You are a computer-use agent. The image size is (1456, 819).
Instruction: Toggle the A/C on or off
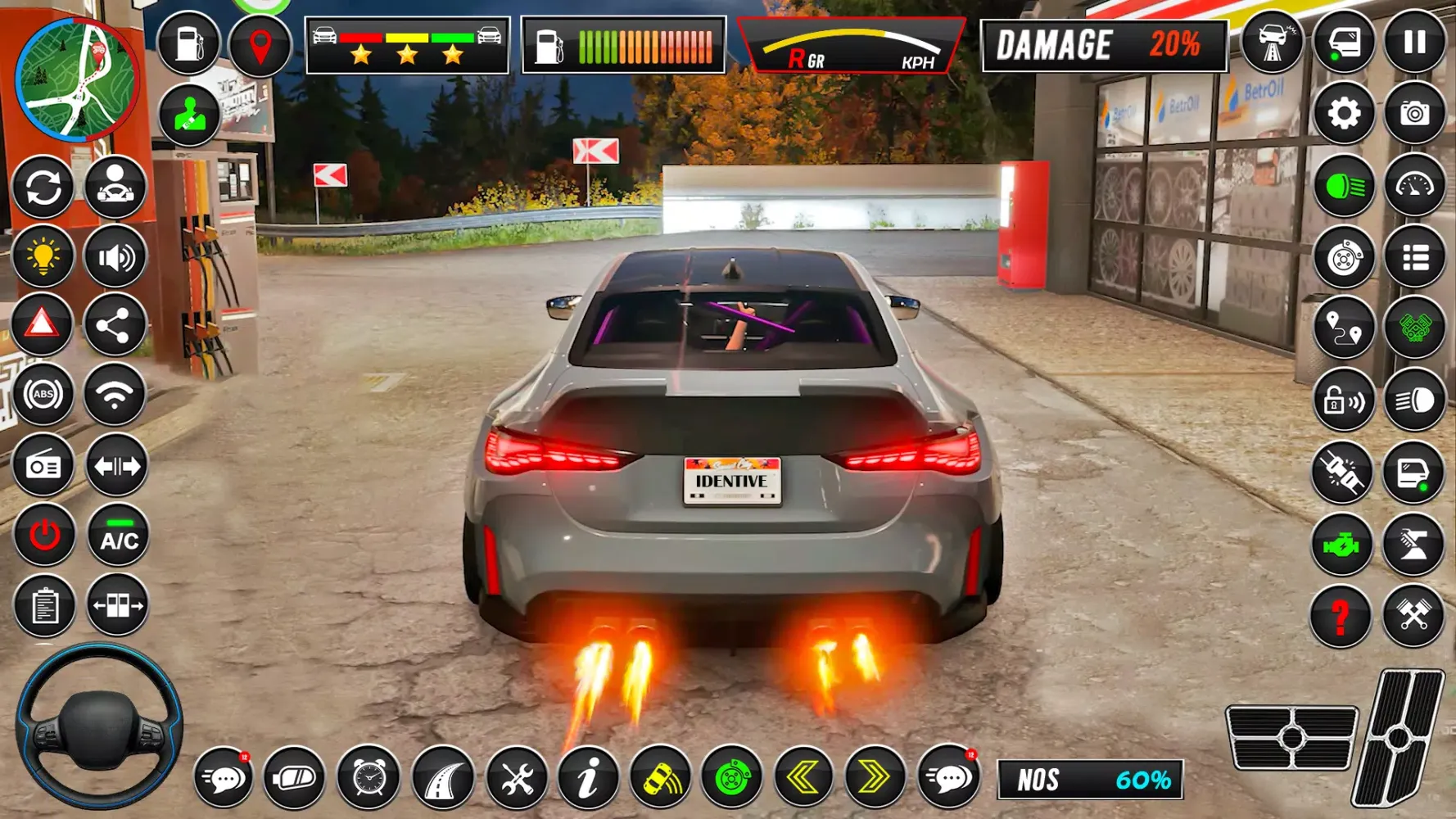[x=117, y=536]
